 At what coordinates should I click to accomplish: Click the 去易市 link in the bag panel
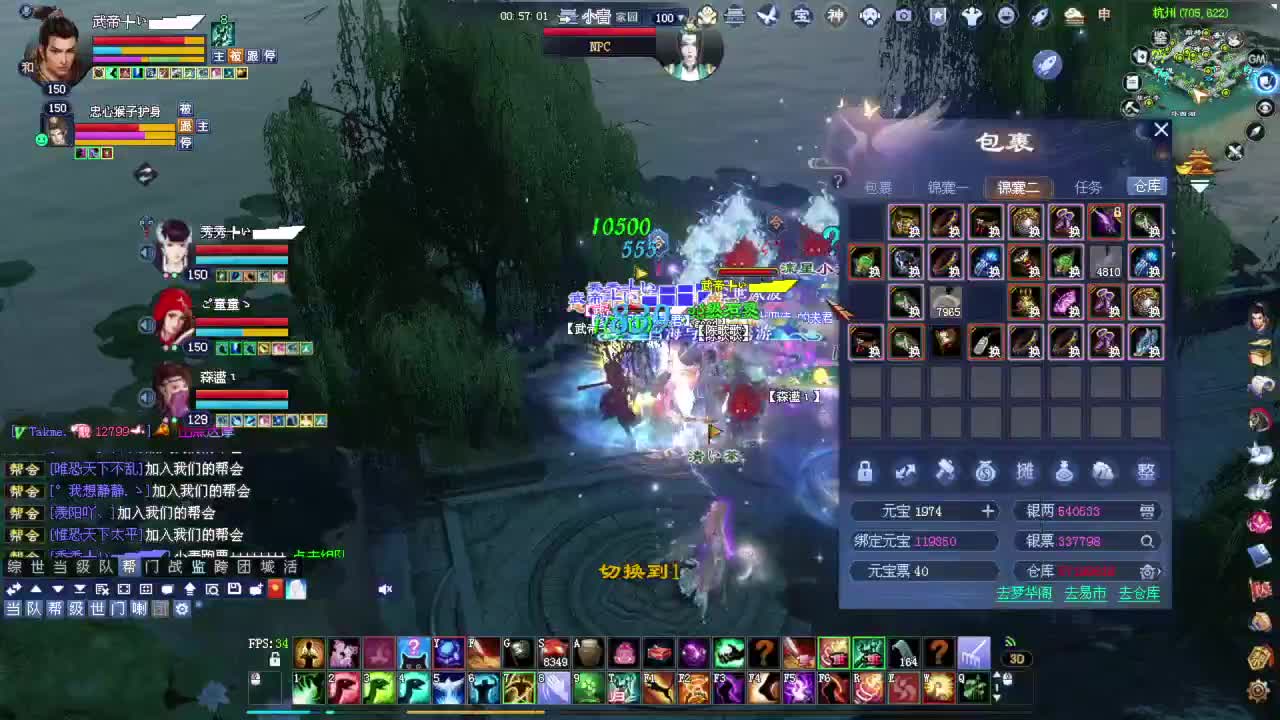point(1085,592)
